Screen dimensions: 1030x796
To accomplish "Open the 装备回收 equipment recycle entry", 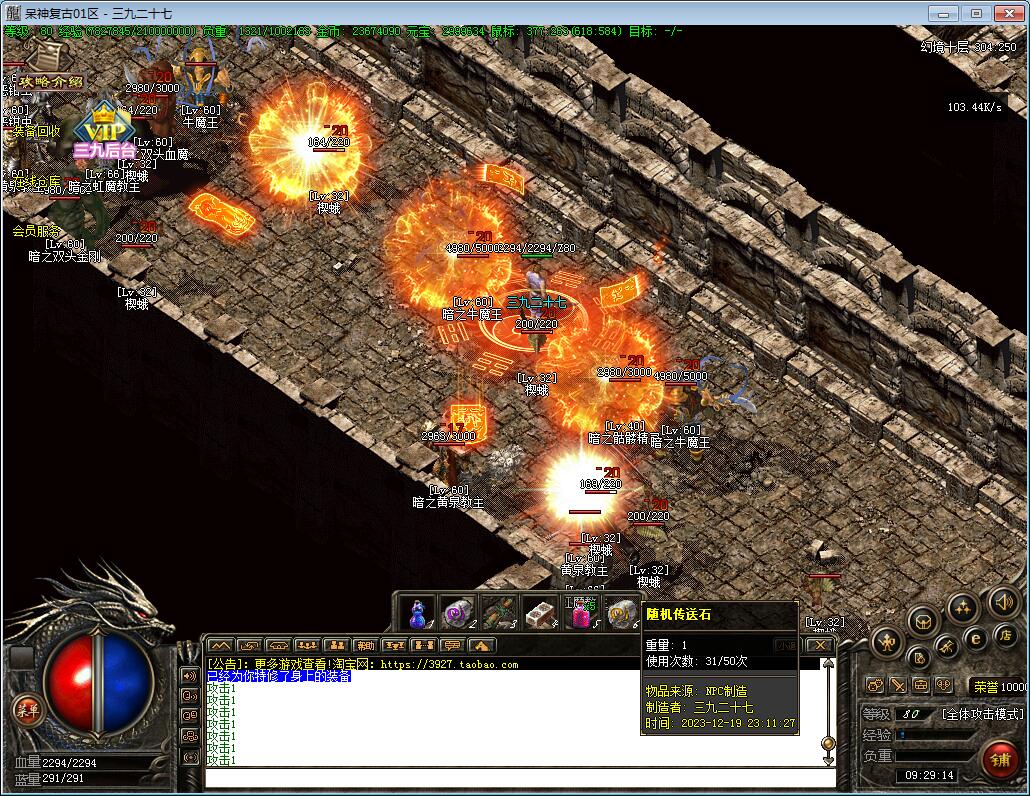I will pyautogui.click(x=36, y=131).
